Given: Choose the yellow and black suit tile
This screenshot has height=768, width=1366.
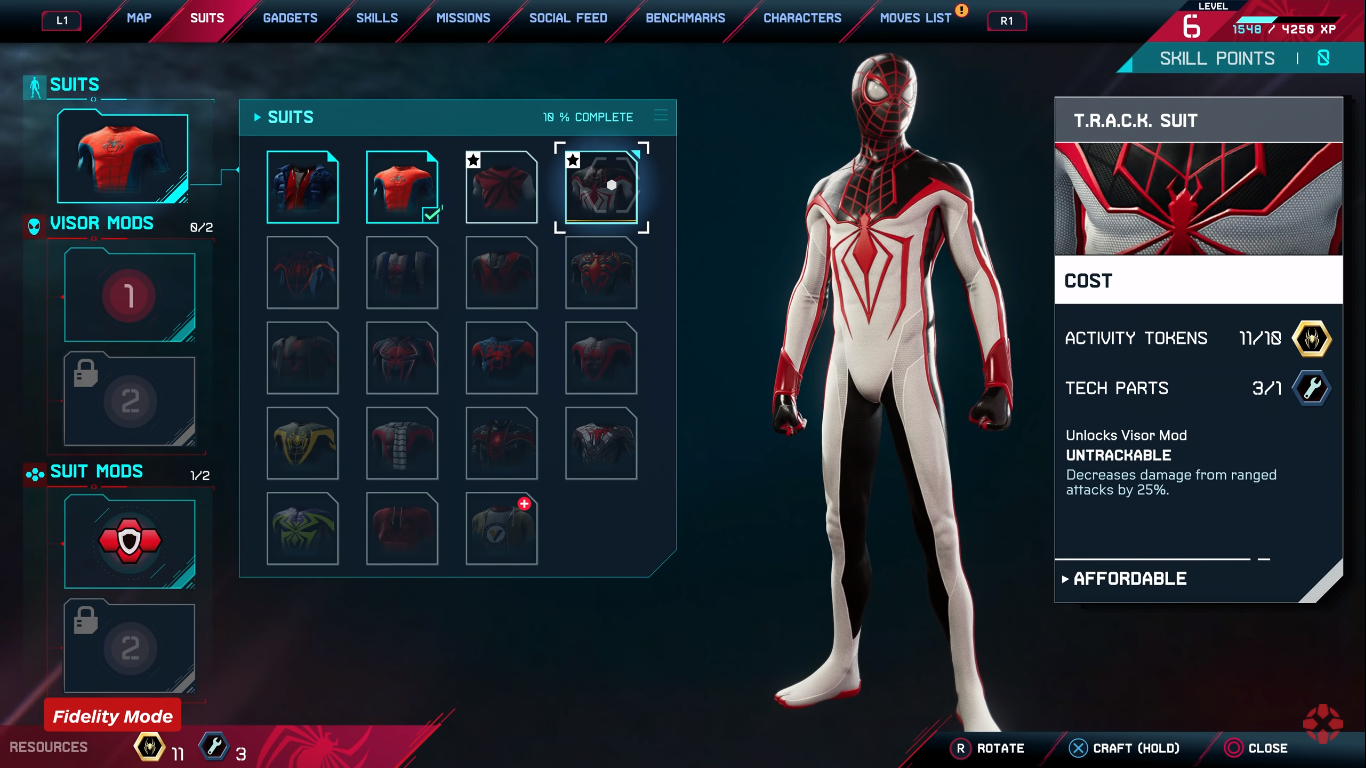Looking at the screenshot, I should [302, 443].
